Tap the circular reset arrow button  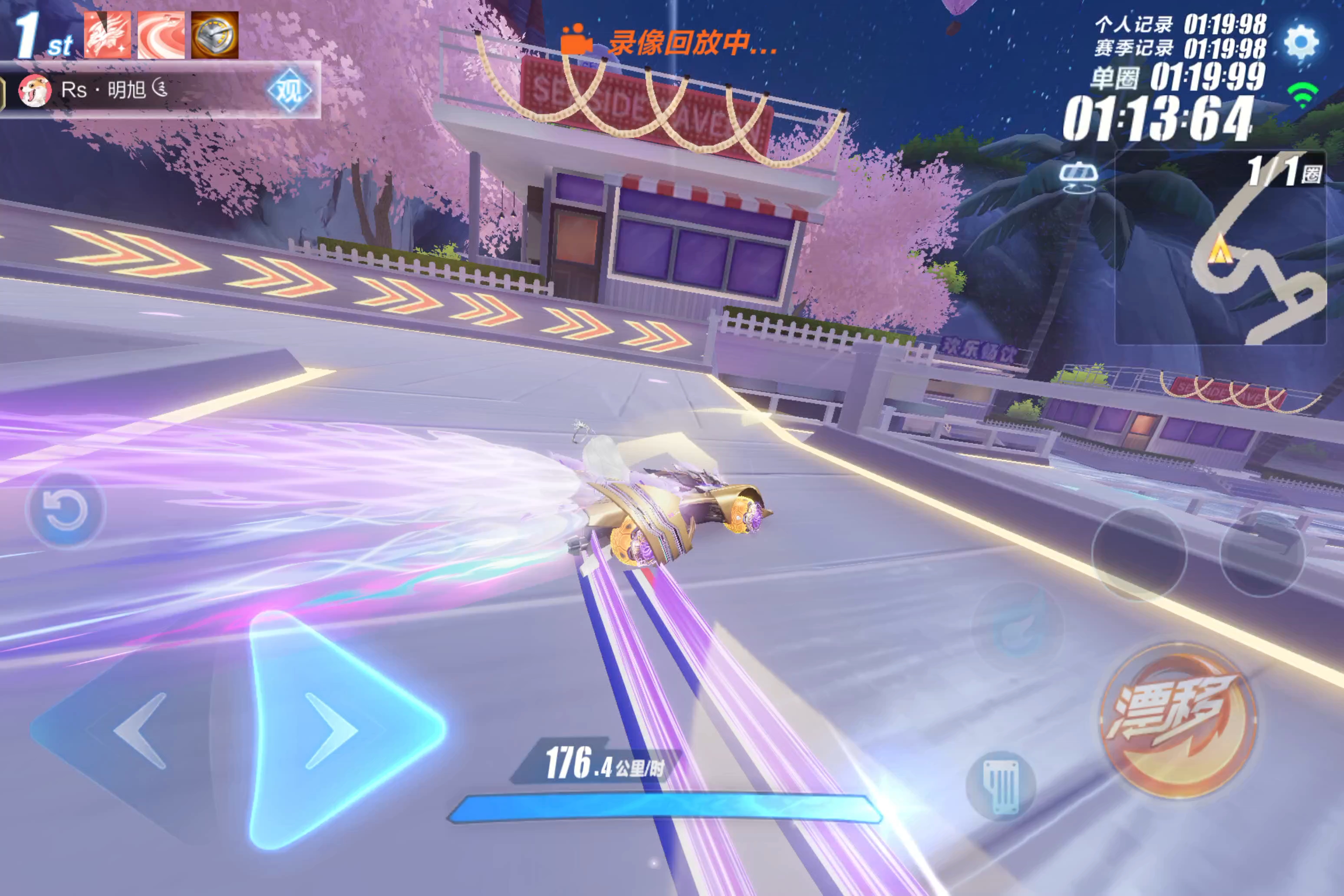point(66,510)
